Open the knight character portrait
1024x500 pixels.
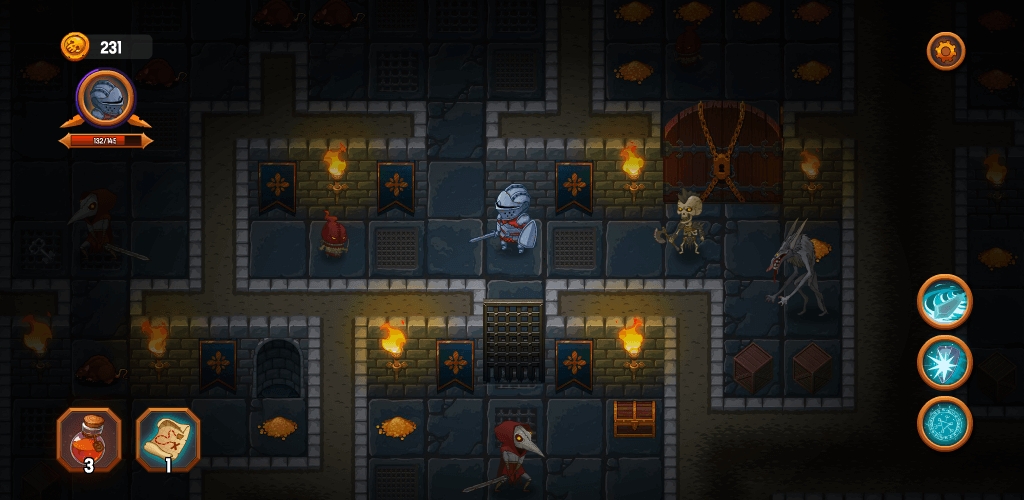coord(105,98)
